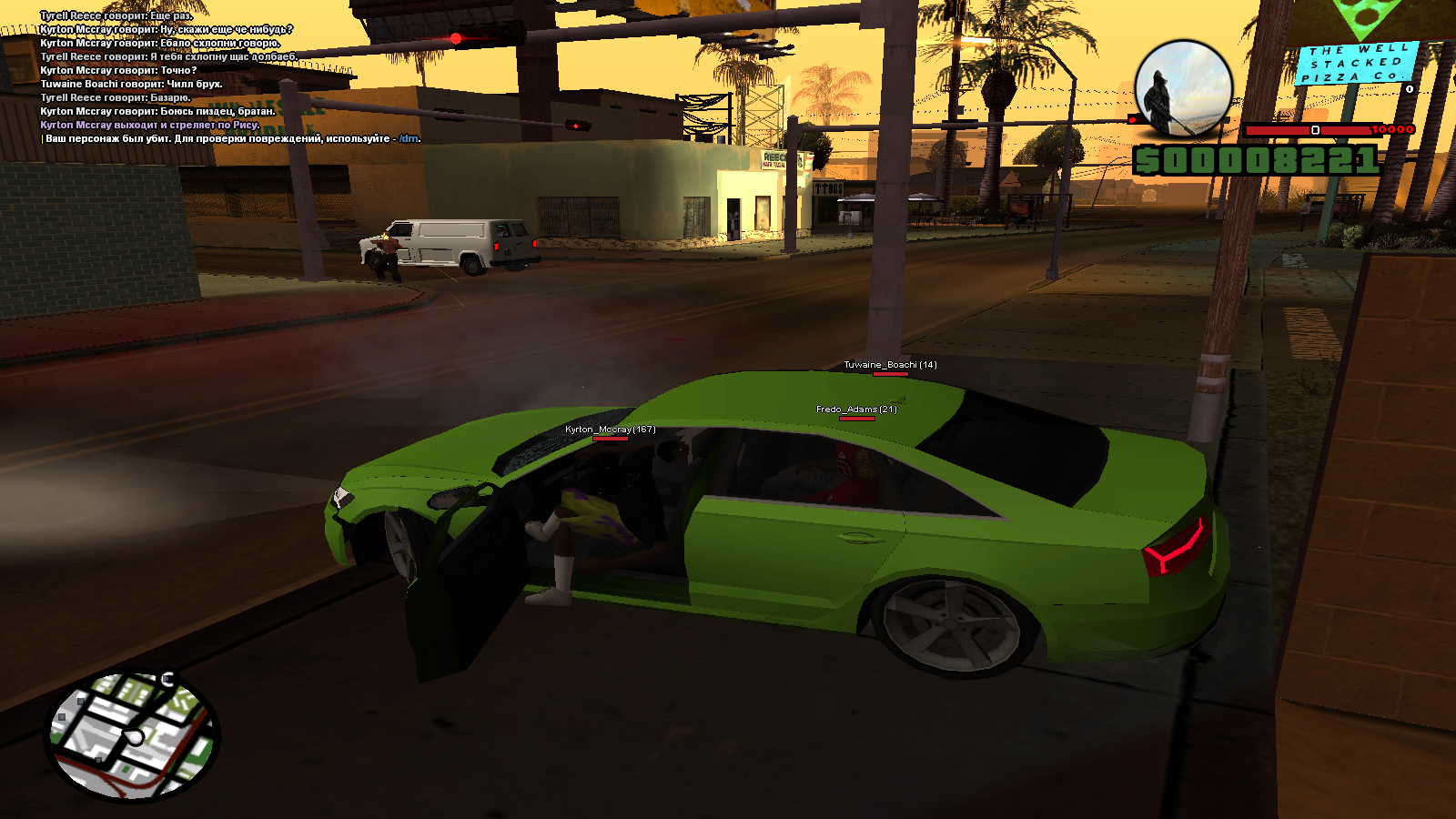Image resolution: width=1456 pixels, height=819 pixels.
Task: Select the Tuwaine_Boachi player name tag
Action: [x=889, y=365]
